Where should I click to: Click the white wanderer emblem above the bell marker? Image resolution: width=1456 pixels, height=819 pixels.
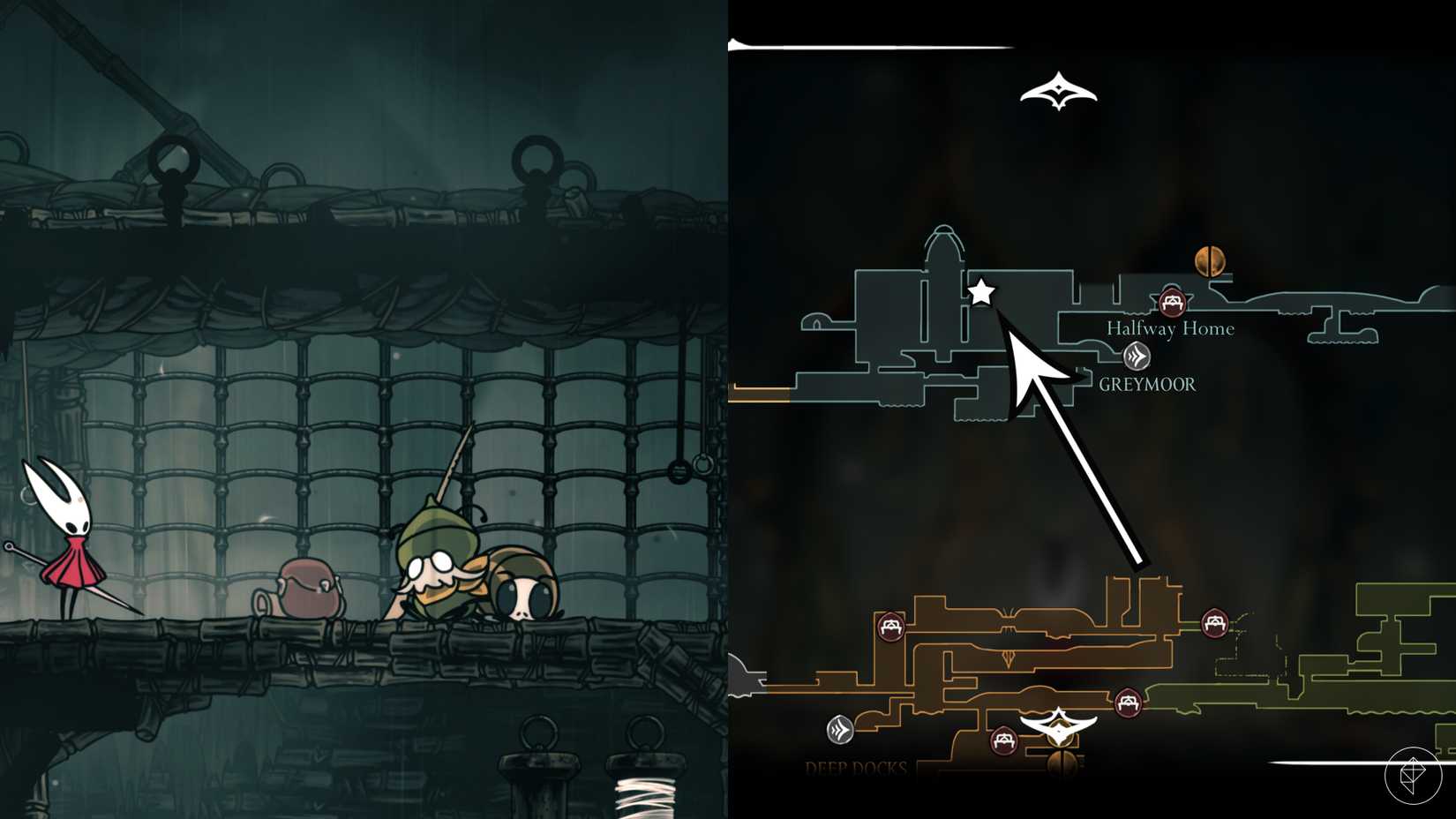[x=1057, y=726]
